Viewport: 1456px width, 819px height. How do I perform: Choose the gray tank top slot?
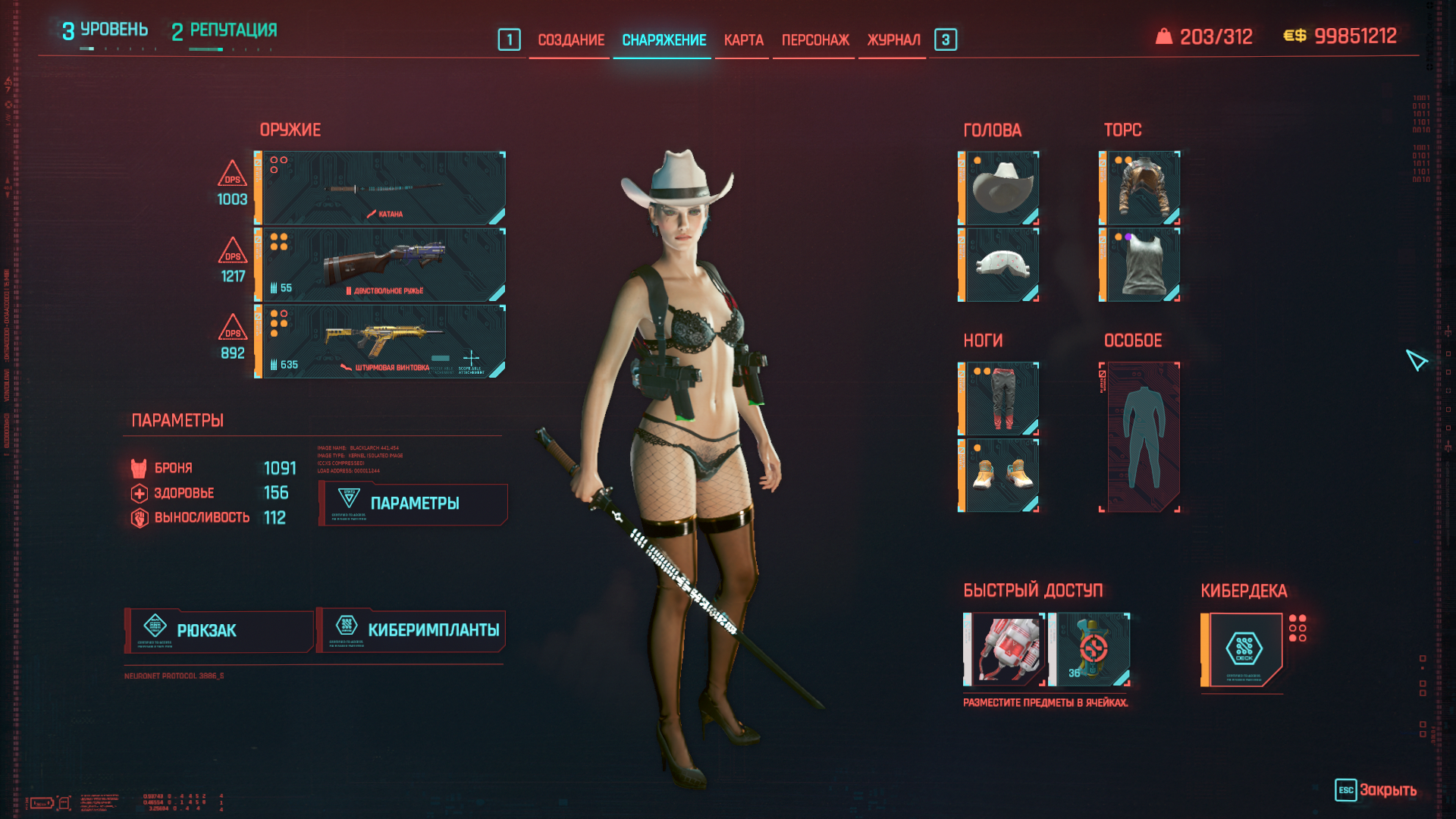1141,265
